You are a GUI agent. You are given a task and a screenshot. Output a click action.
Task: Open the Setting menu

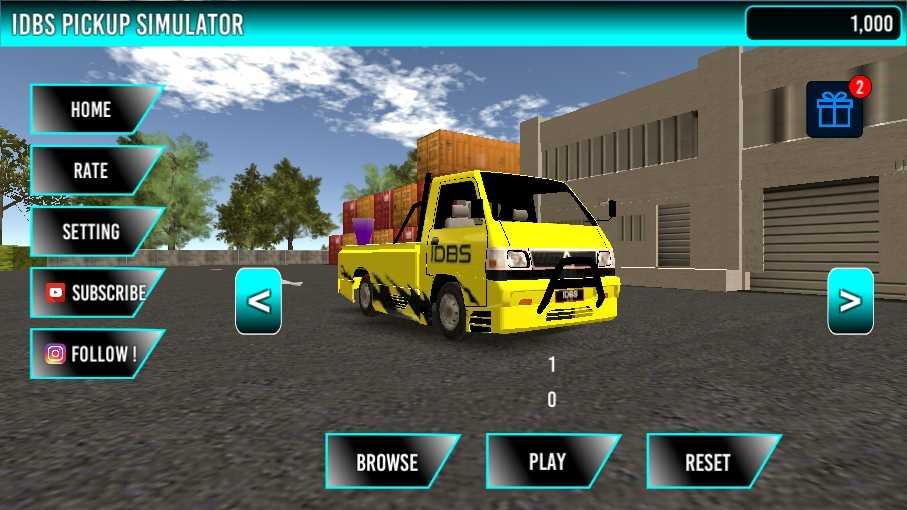91,232
